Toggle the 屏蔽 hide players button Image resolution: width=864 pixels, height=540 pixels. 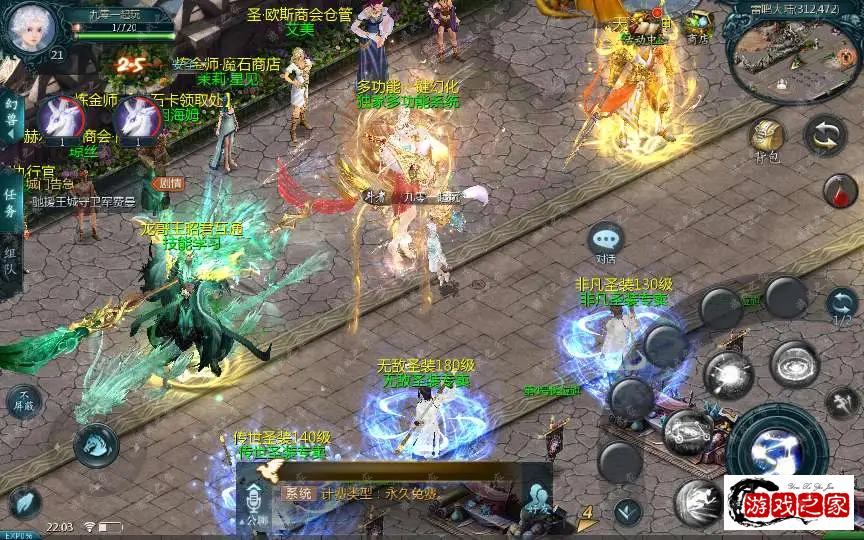coord(25,401)
